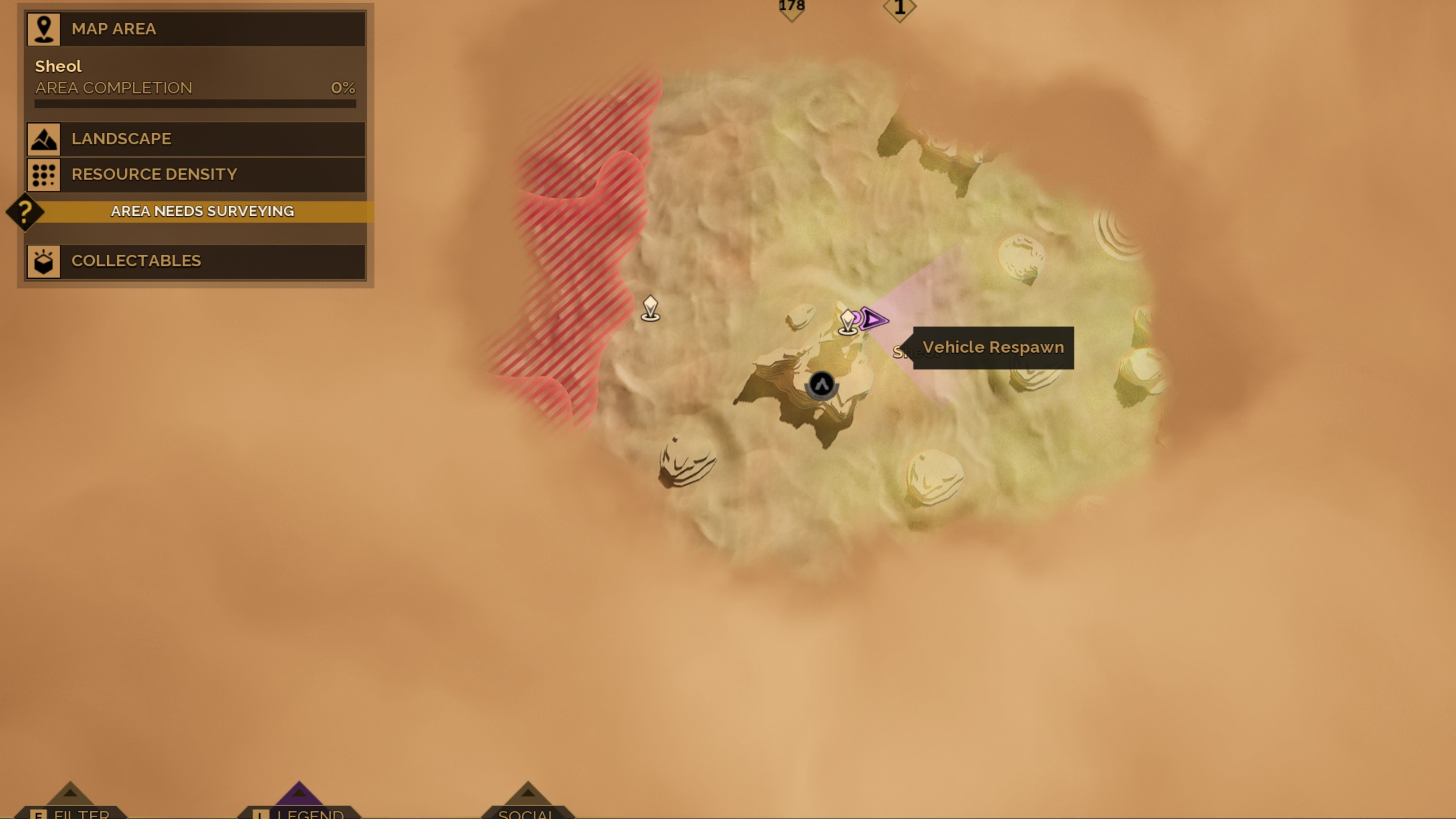Click the Area Completion progress bar
1456x819 pixels.
click(x=195, y=103)
